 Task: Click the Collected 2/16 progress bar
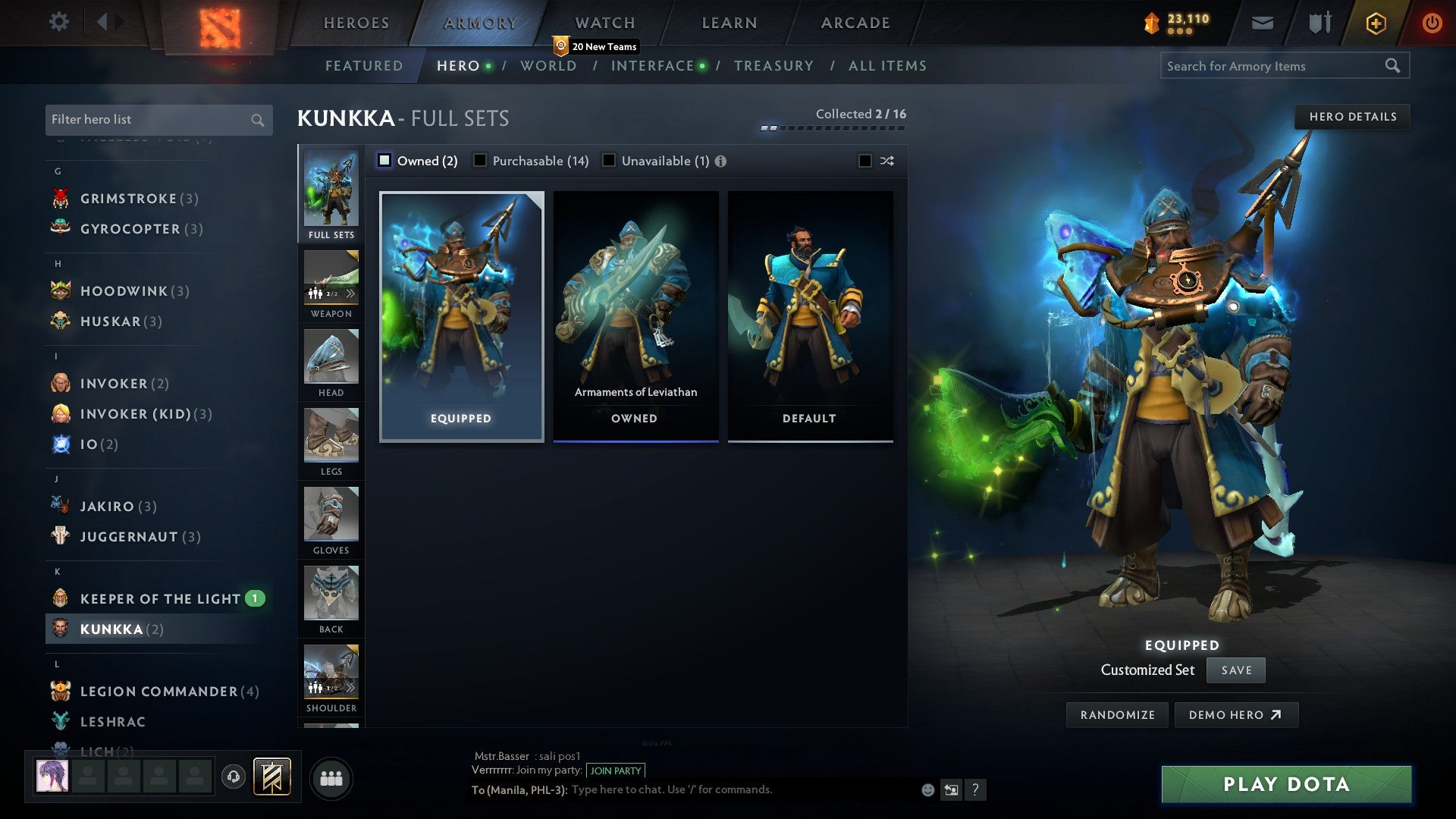click(832, 129)
